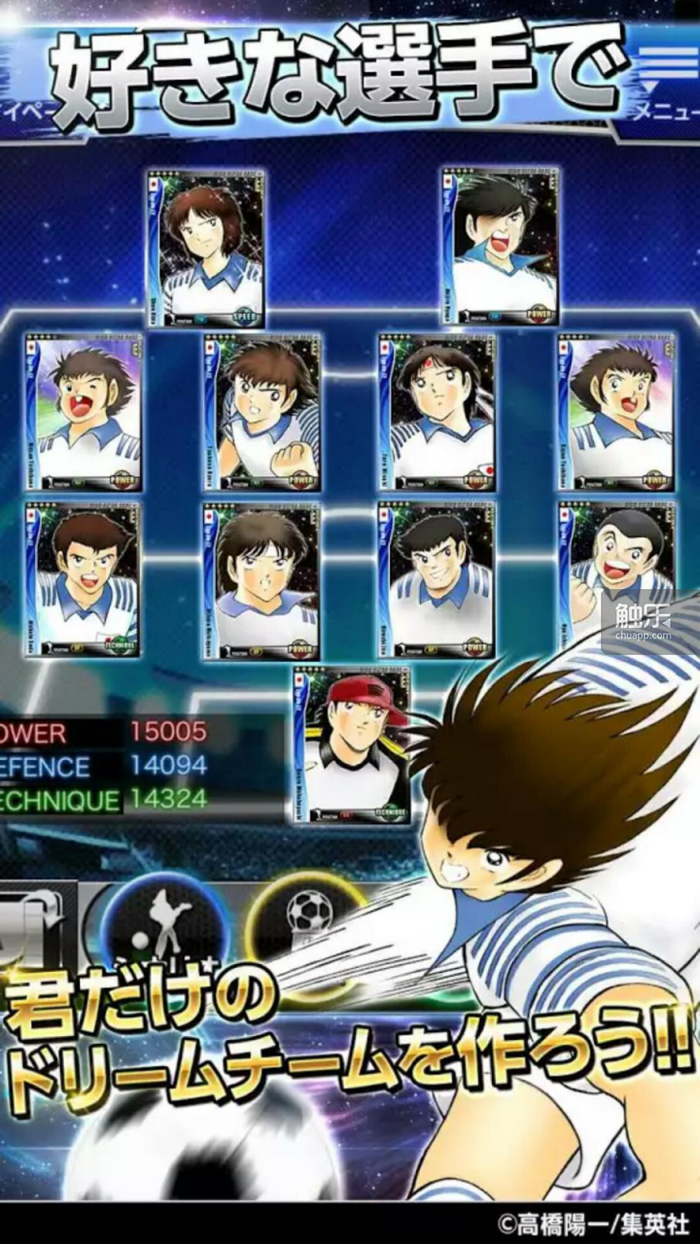Image resolution: width=700 pixels, height=1244 pixels.
Task: Choose the long-haired SPEED forward card
Action: click(x=205, y=248)
